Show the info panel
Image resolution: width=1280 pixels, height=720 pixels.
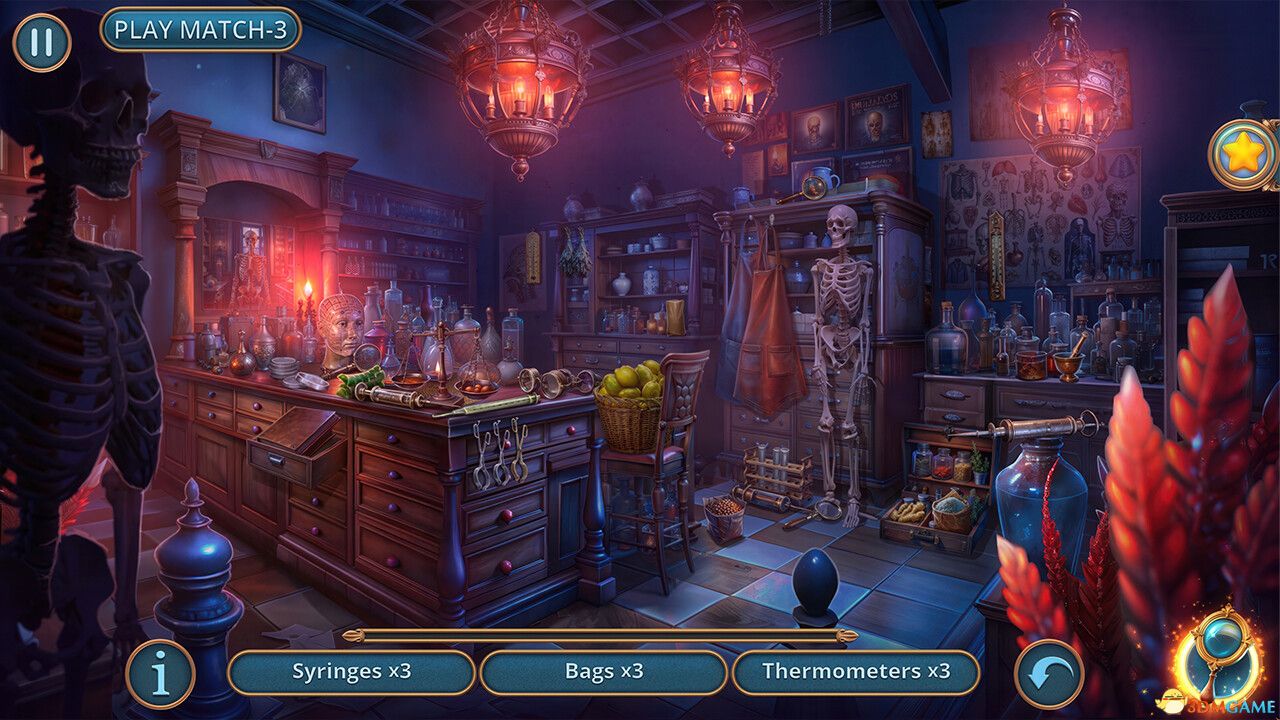pos(160,674)
